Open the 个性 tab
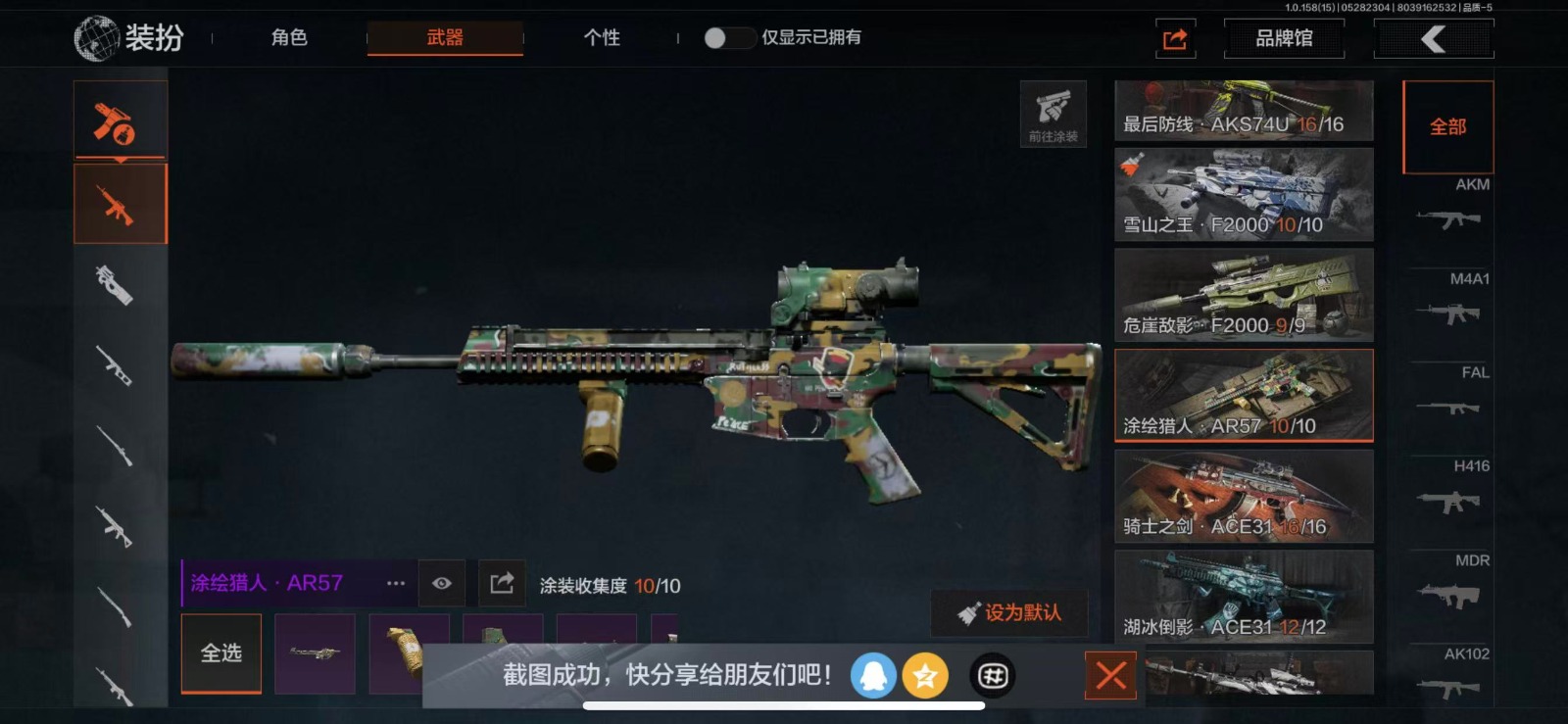This screenshot has width=1568, height=724. [602, 38]
